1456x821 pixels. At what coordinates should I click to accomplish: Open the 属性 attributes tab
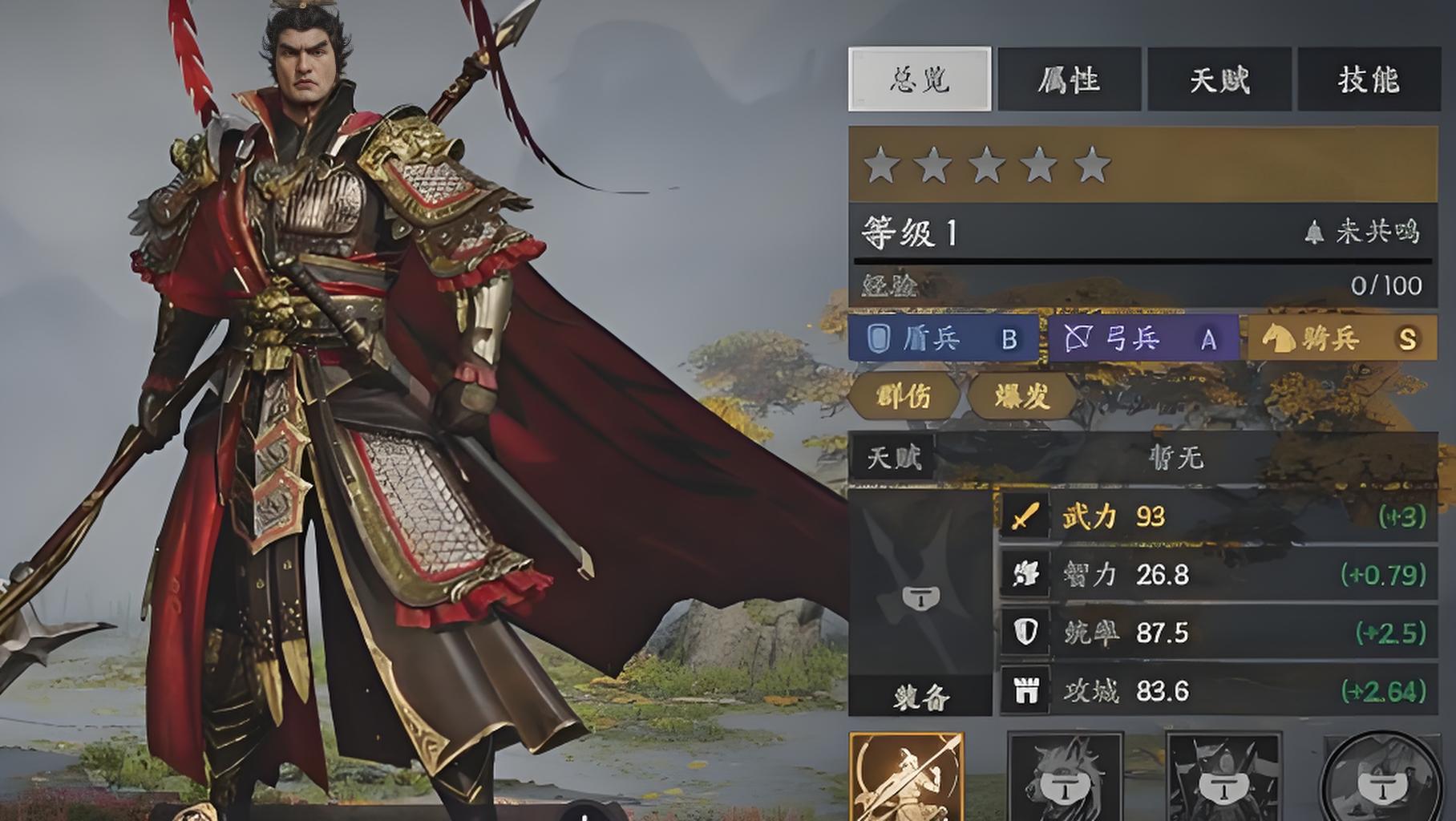[1068, 79]
